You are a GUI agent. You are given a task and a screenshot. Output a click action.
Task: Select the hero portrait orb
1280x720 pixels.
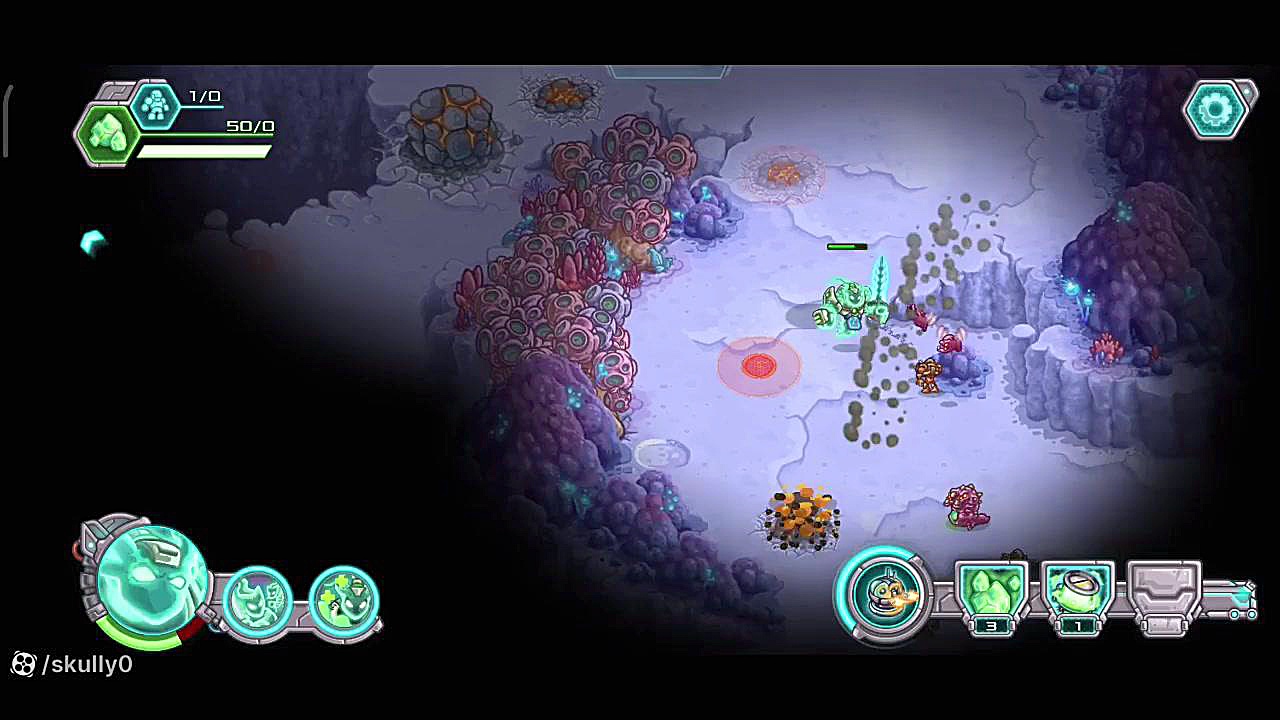click(152, 581)
